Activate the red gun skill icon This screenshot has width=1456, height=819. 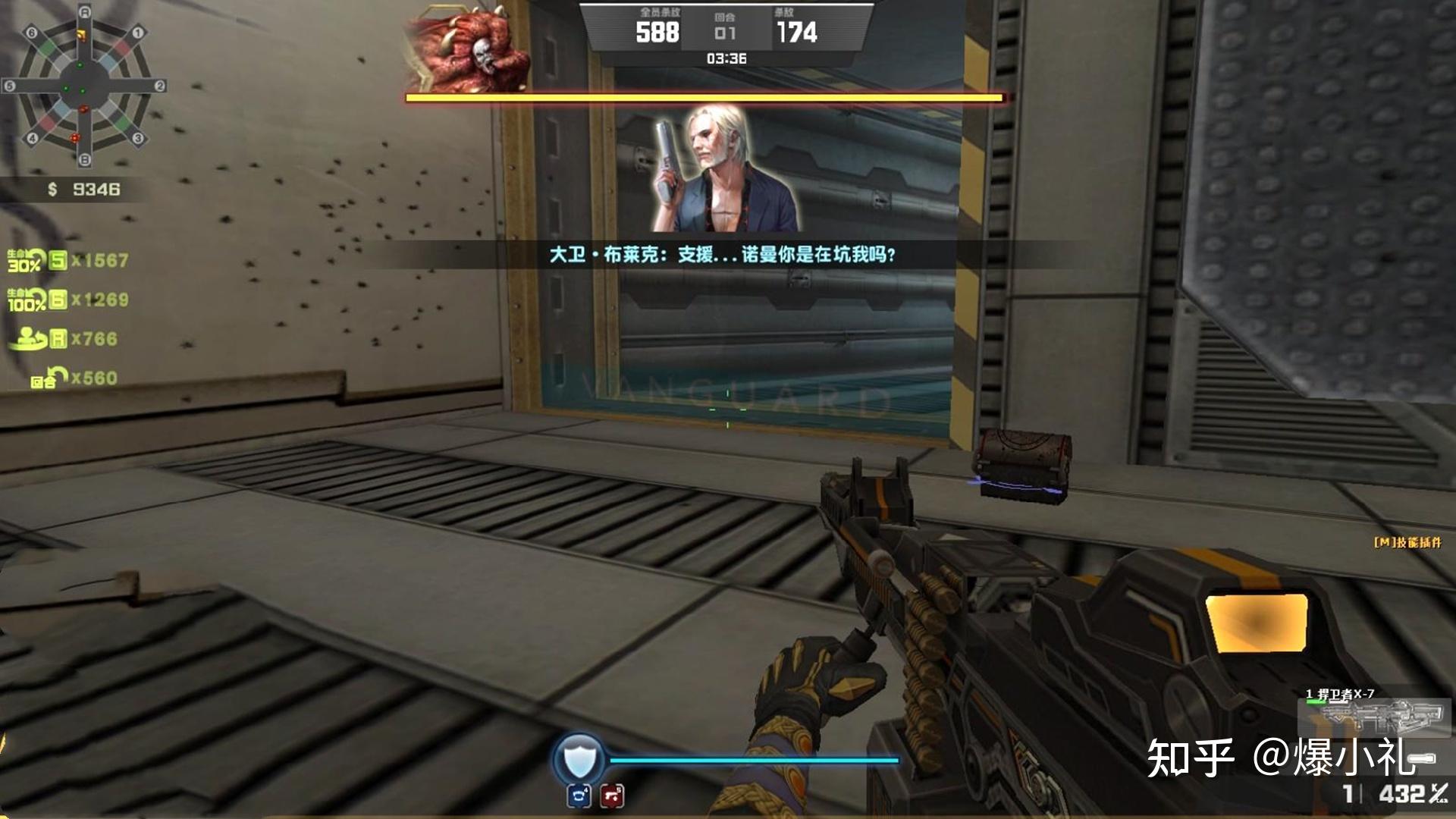click(x=612, y=795)
